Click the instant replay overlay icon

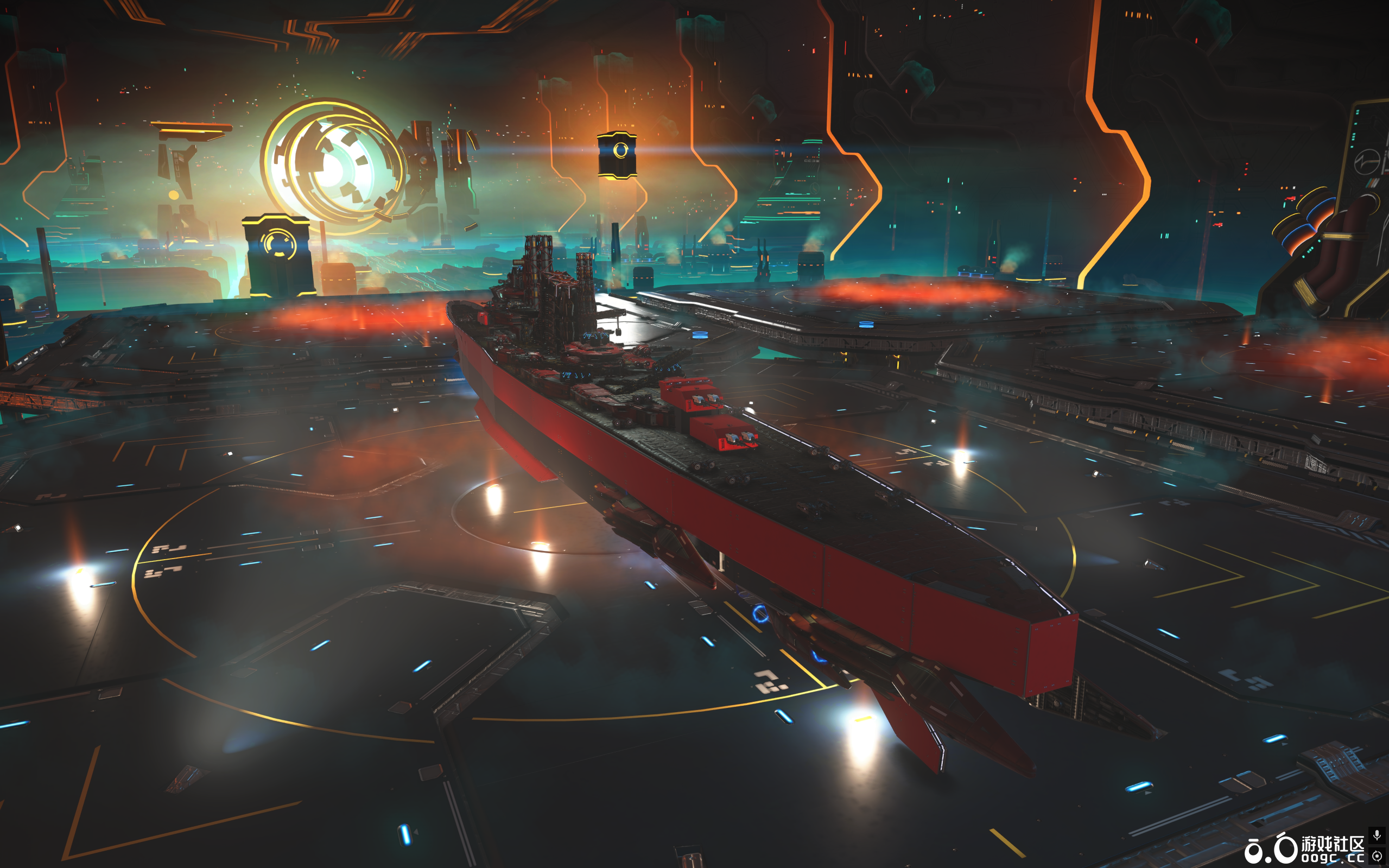pos(1377,856)
